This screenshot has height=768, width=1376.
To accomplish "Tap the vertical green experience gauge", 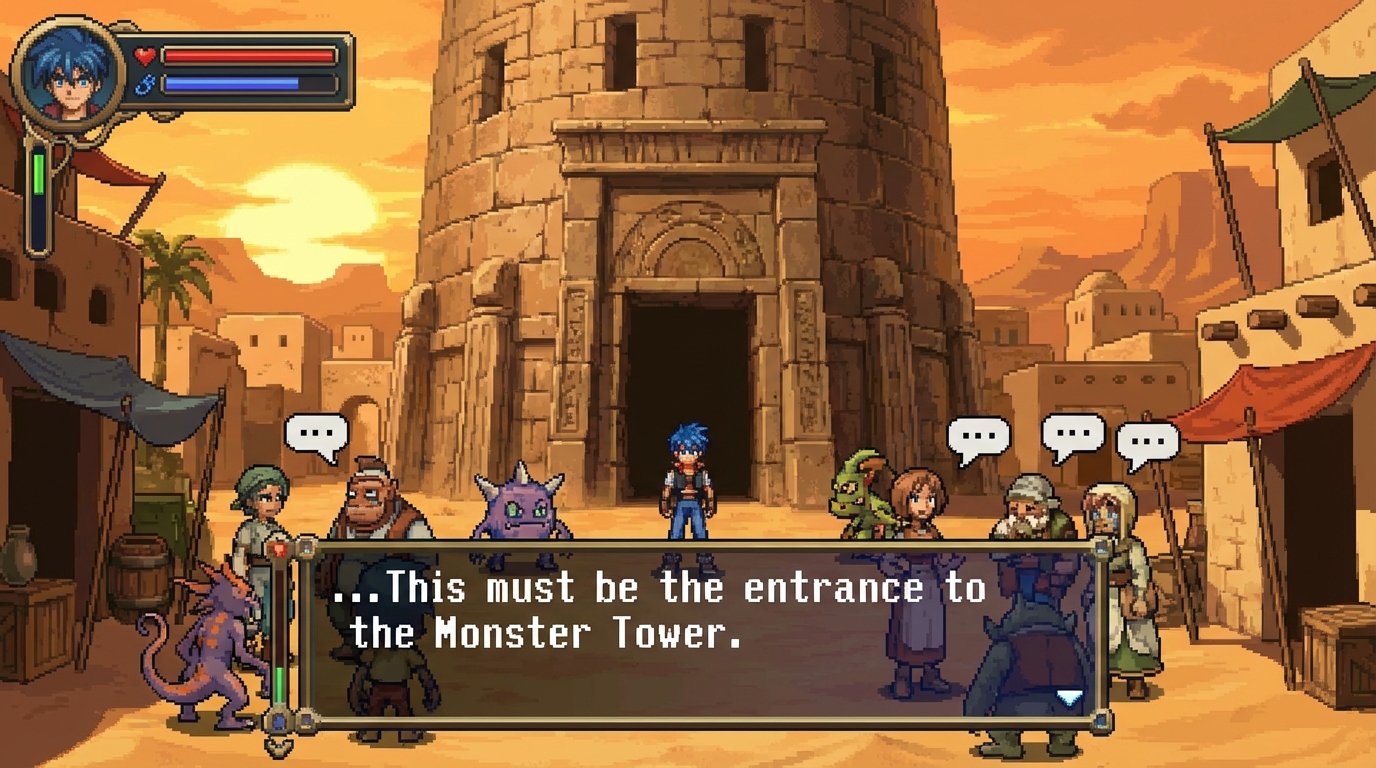I will click(x=38, y=186).
